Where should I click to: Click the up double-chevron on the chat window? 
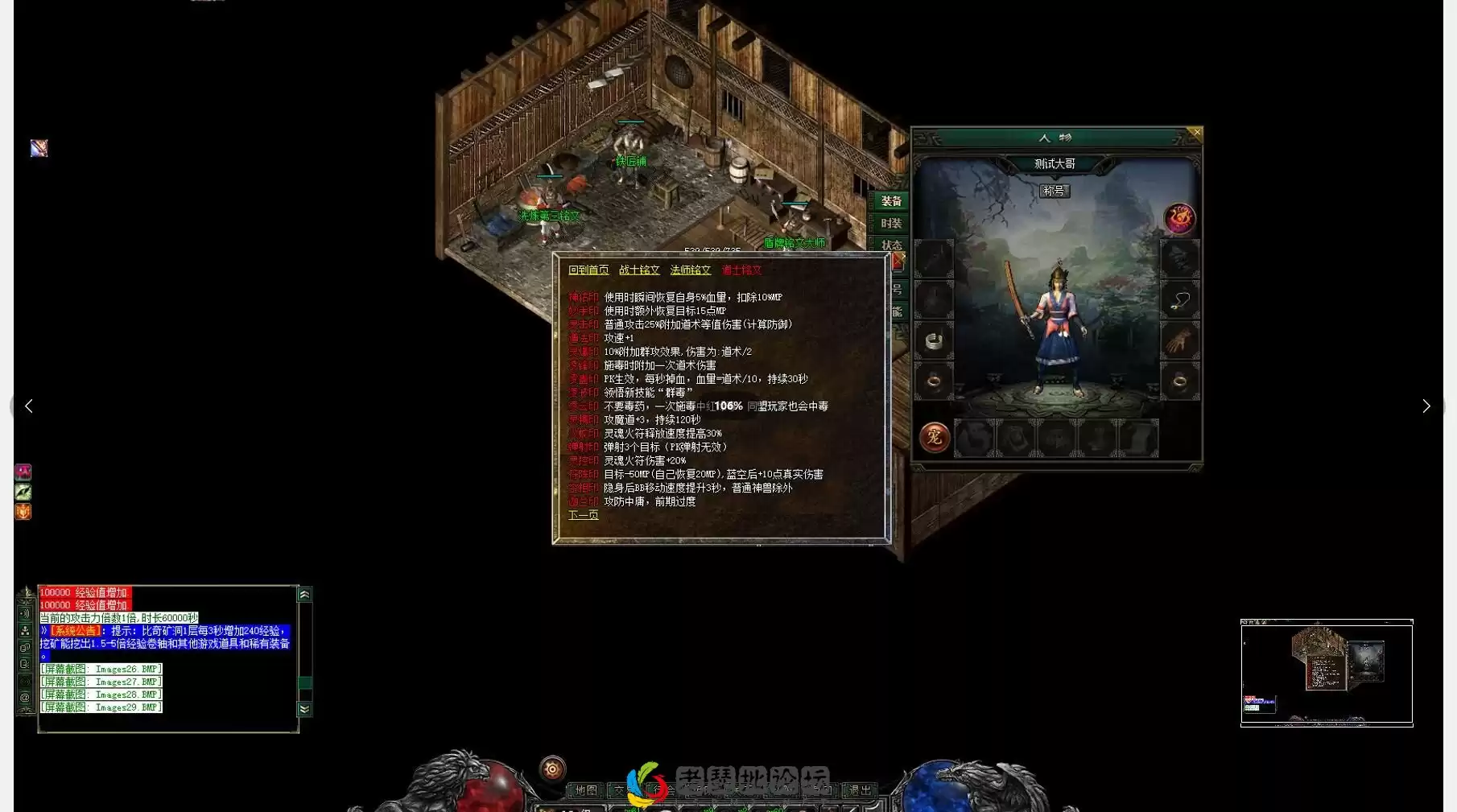coord(304,593)
